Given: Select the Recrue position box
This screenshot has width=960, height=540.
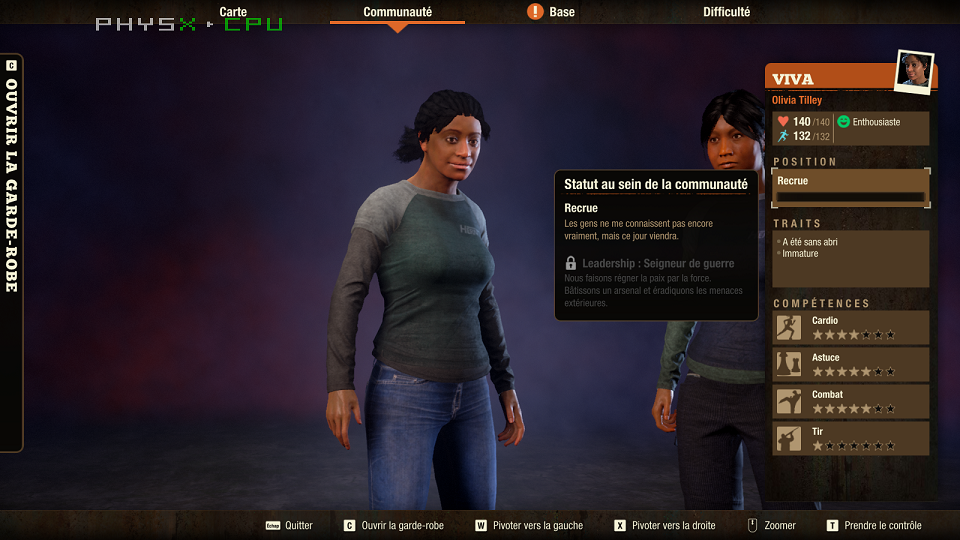Looking at the screenshot, I should pyautogui.click(x=850, y=188).
